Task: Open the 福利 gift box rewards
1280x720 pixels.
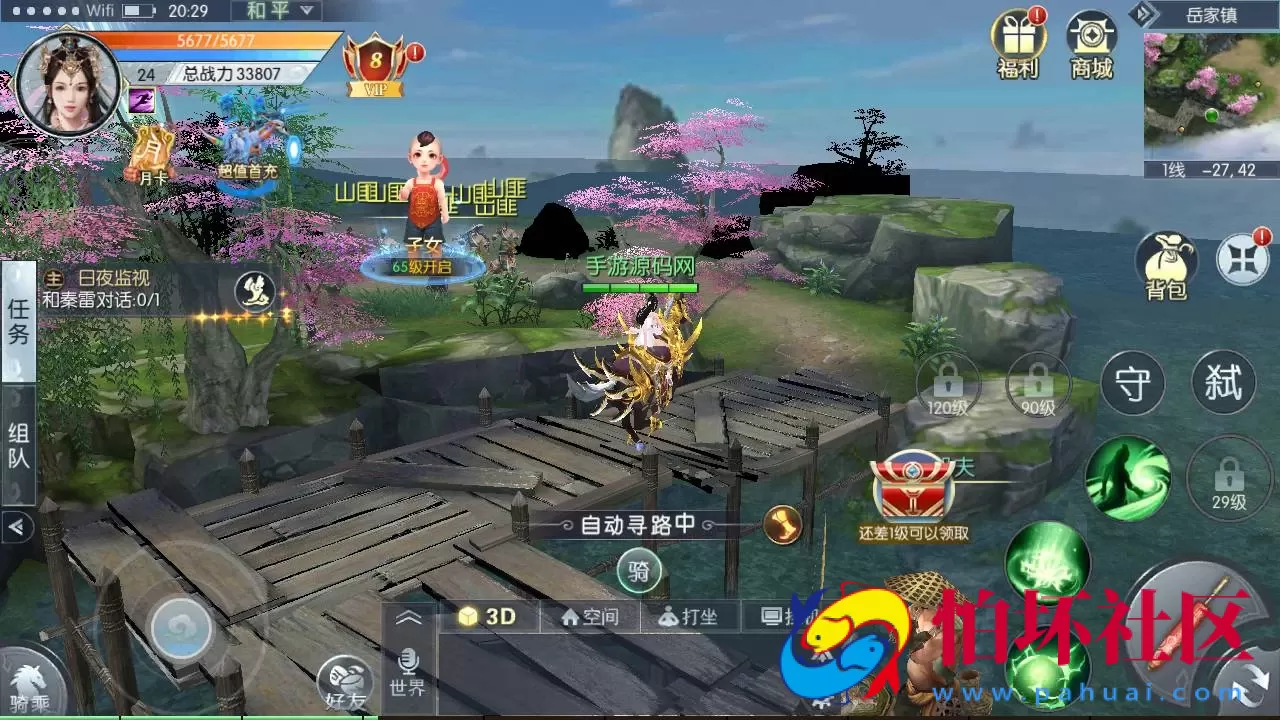Action: pyautogui.click(x=1016, y=44)
